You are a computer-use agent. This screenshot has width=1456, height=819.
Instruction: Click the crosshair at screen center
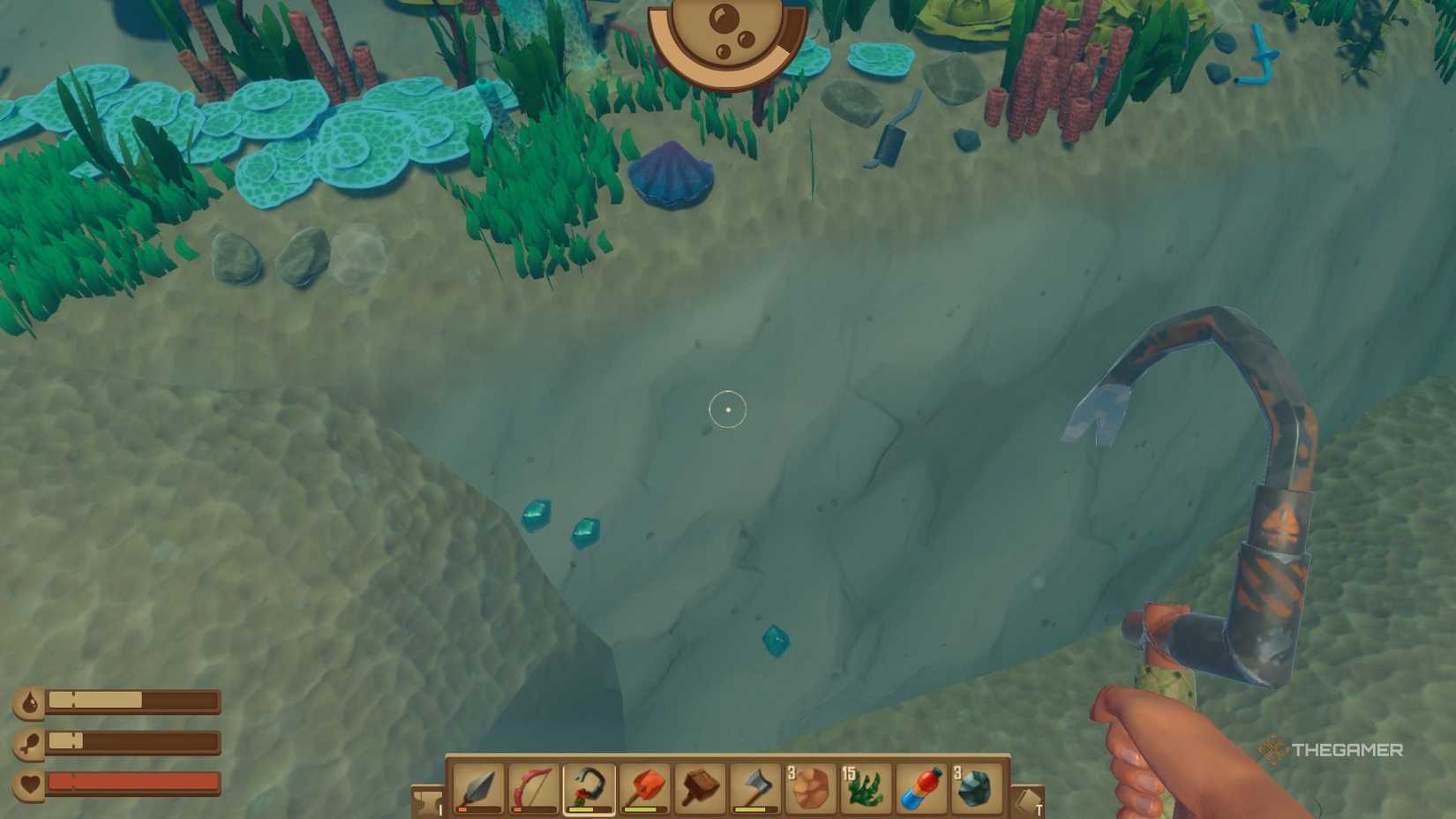pos(728,409)
